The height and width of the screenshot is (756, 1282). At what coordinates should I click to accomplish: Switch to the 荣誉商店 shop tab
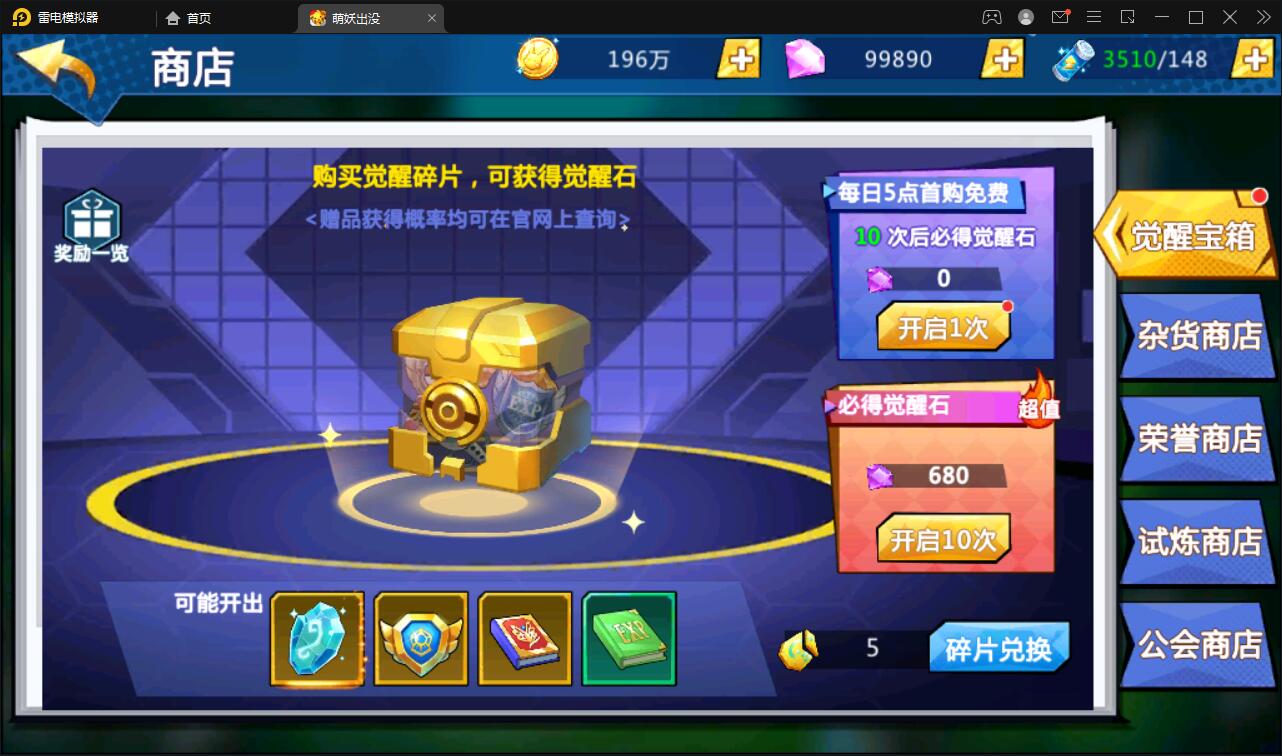[x=1197, y=438]
